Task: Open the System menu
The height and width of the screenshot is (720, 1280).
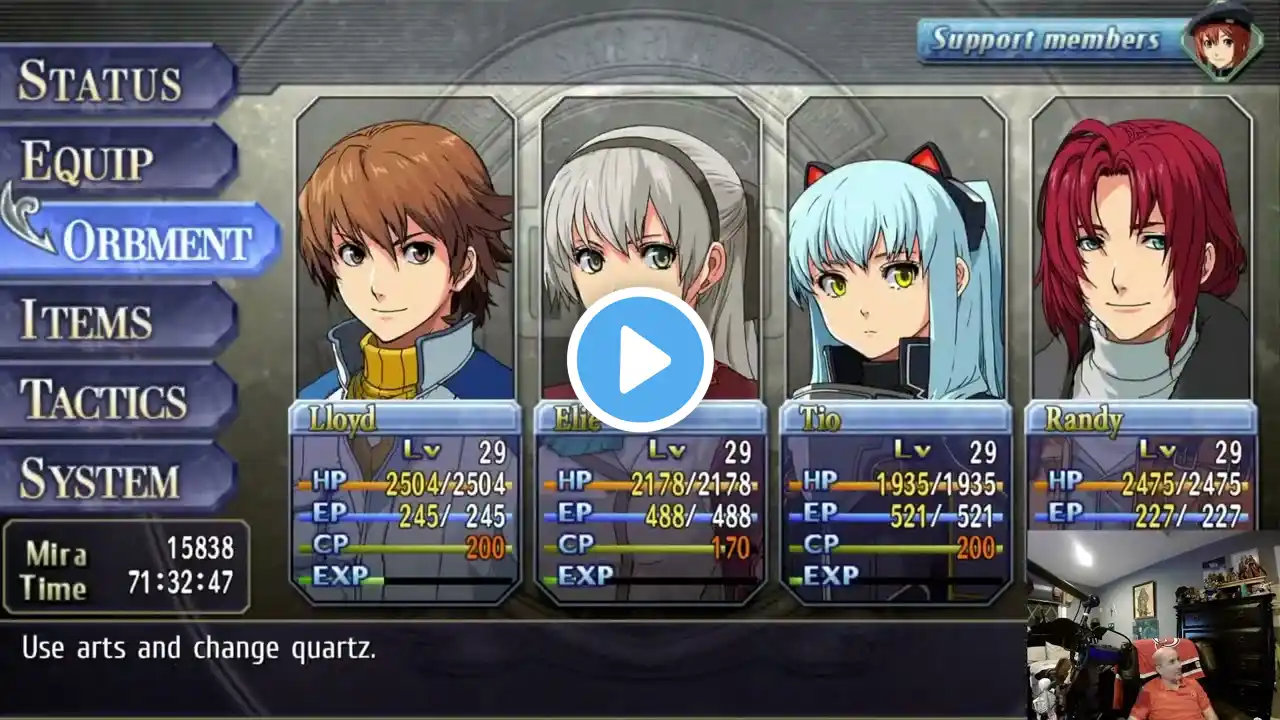Action: point(100,479)
